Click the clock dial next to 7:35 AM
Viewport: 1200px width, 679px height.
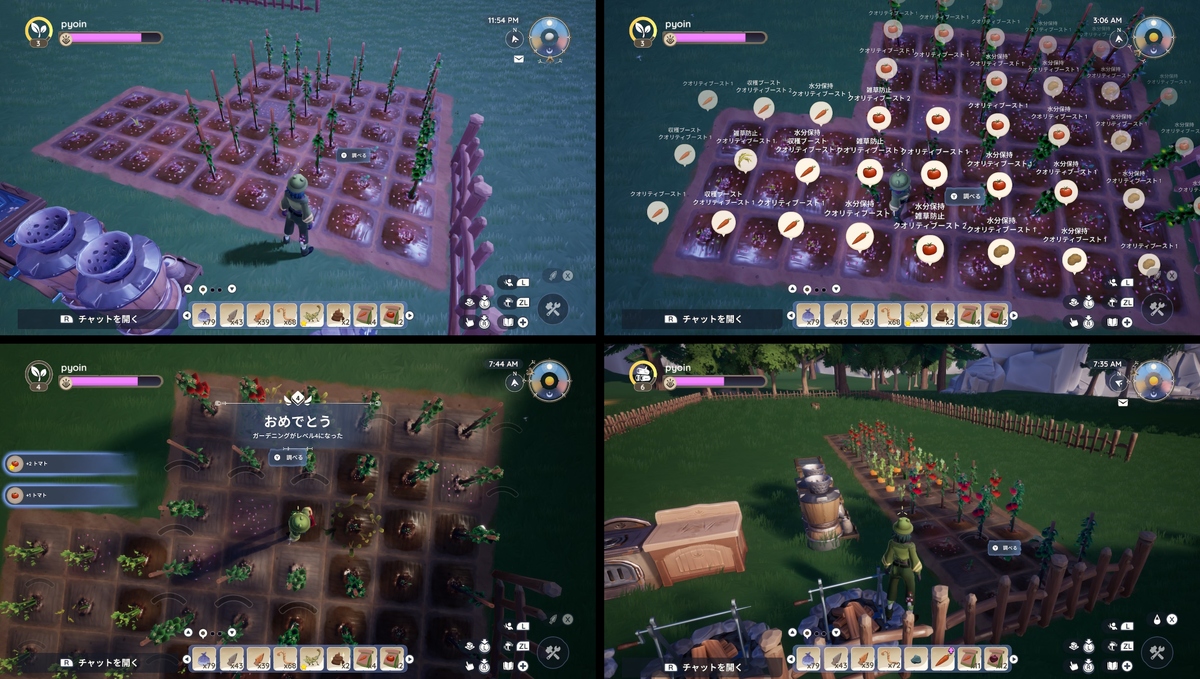pyautogui.click(x=1152, y=381)
